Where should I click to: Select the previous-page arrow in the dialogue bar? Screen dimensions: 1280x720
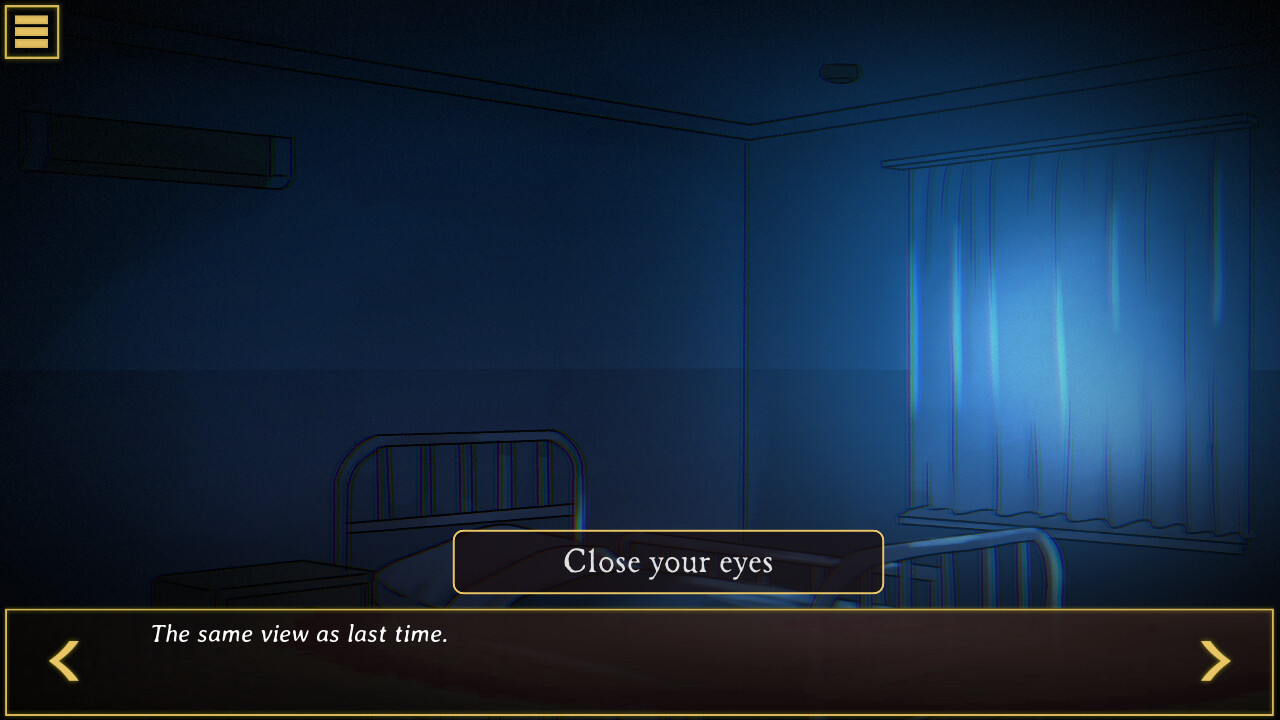tap(63, 661)
